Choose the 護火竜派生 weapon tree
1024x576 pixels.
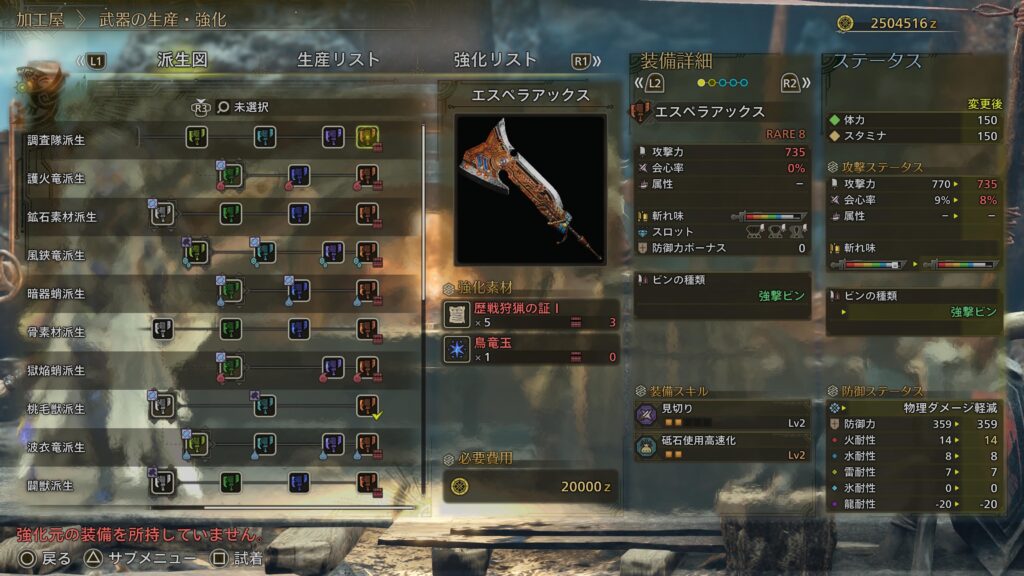56,178
